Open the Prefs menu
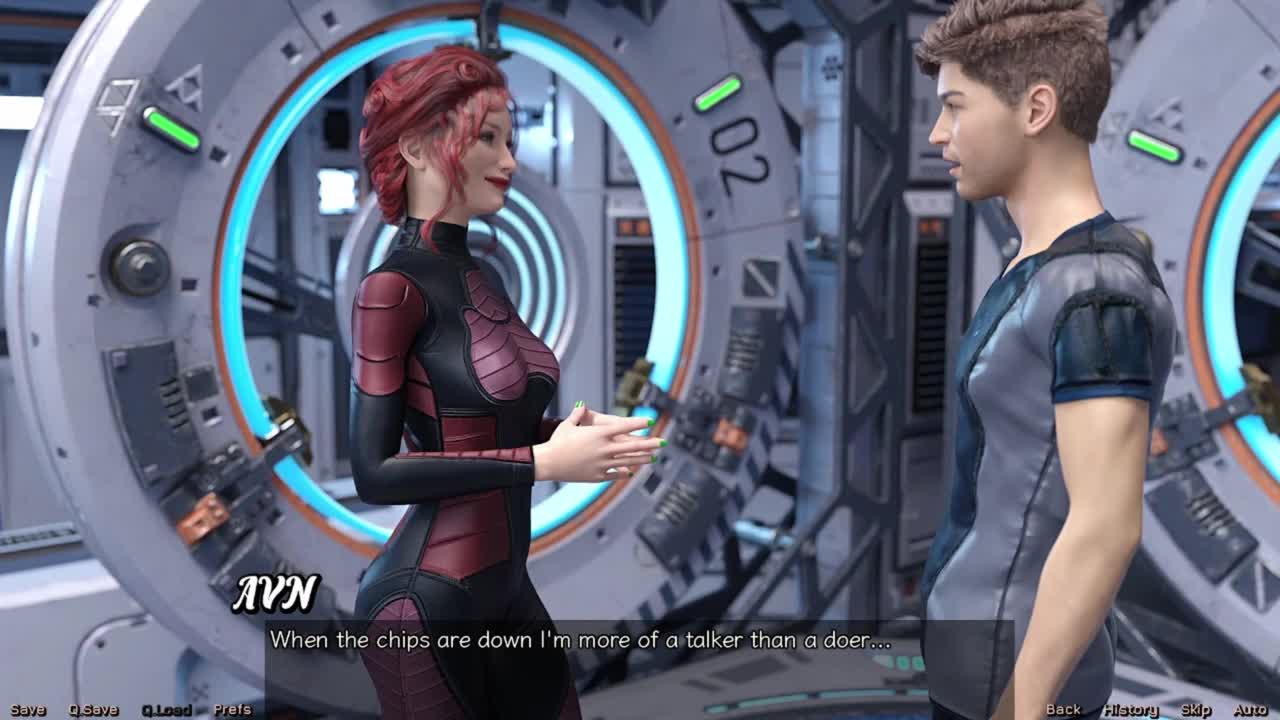 (232, 710)
